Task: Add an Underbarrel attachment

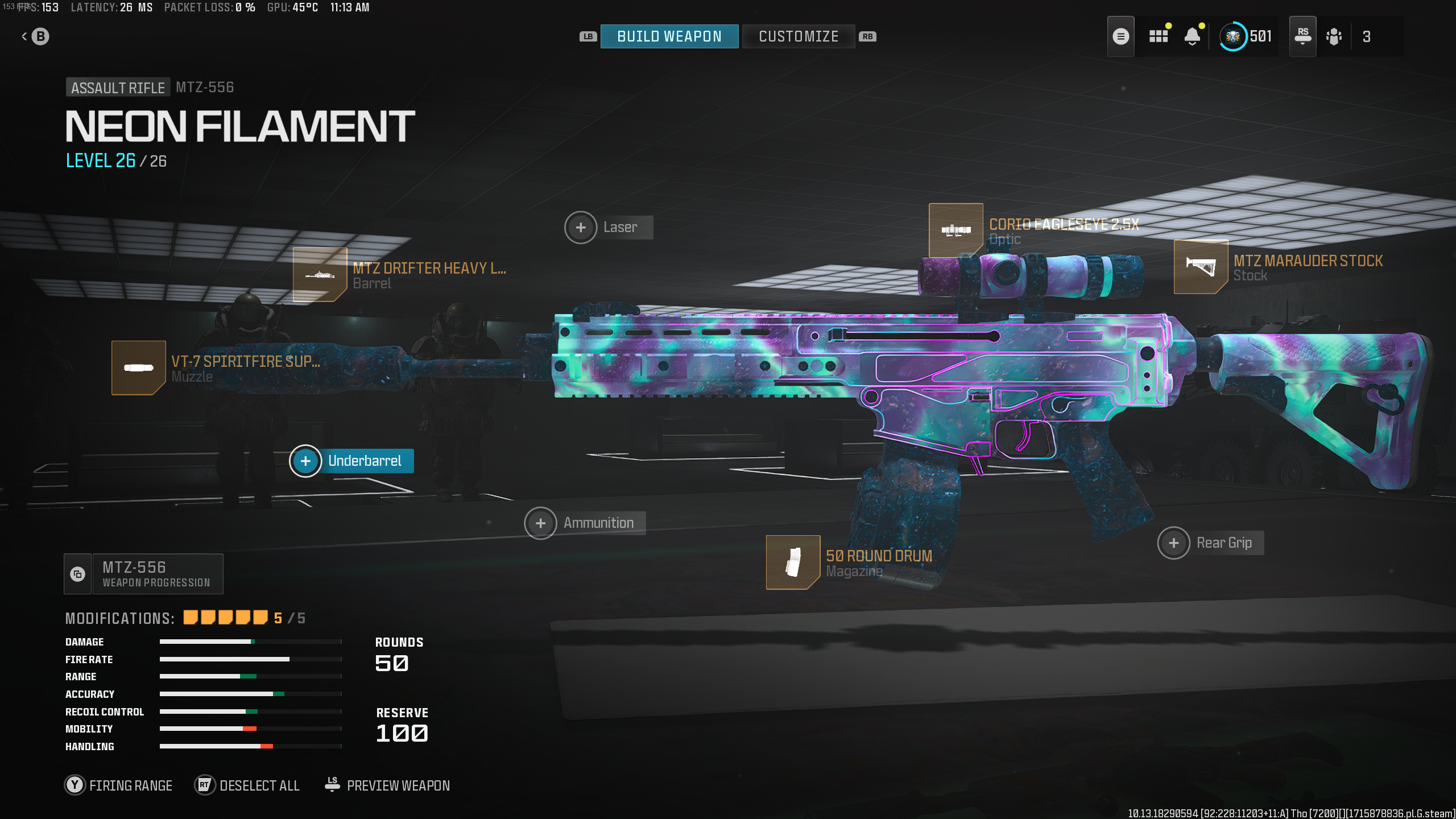Action: tap(306, 461)
